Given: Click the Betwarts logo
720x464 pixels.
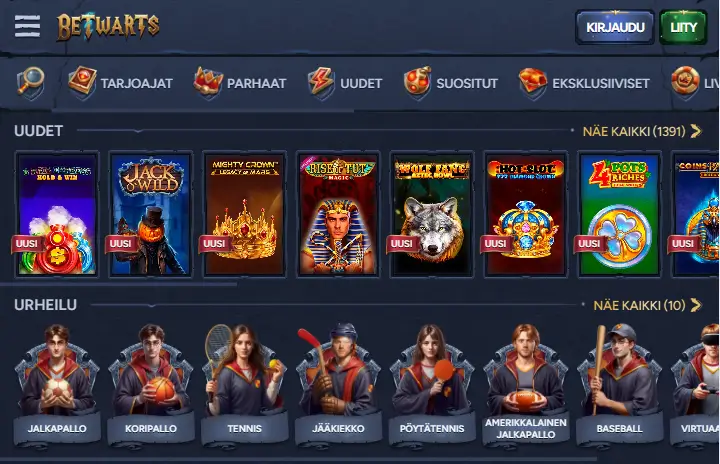Looking at the screenshot, I should point(108,26).
